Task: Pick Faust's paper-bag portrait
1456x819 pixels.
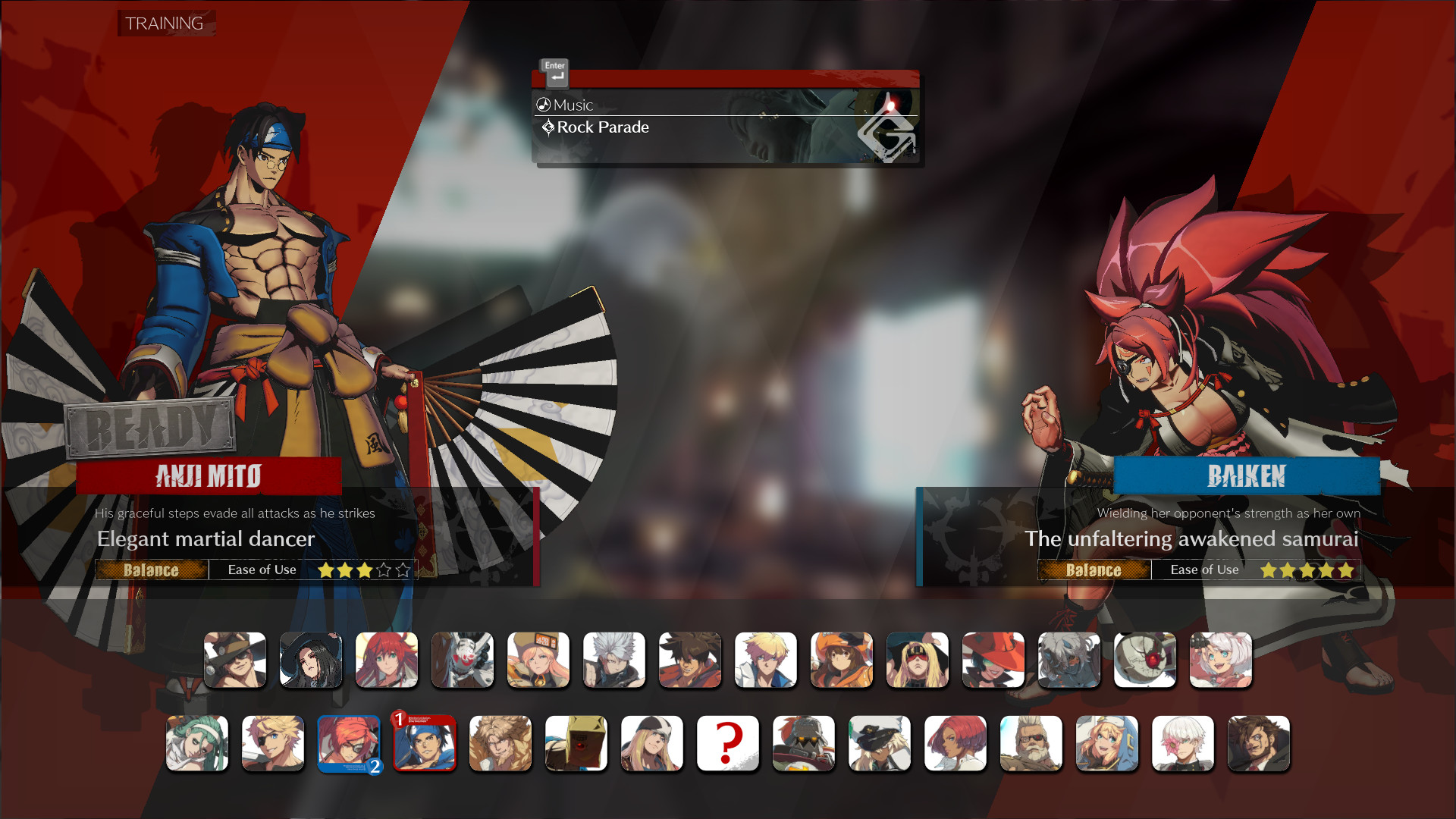Action: [x=576, y=743]
